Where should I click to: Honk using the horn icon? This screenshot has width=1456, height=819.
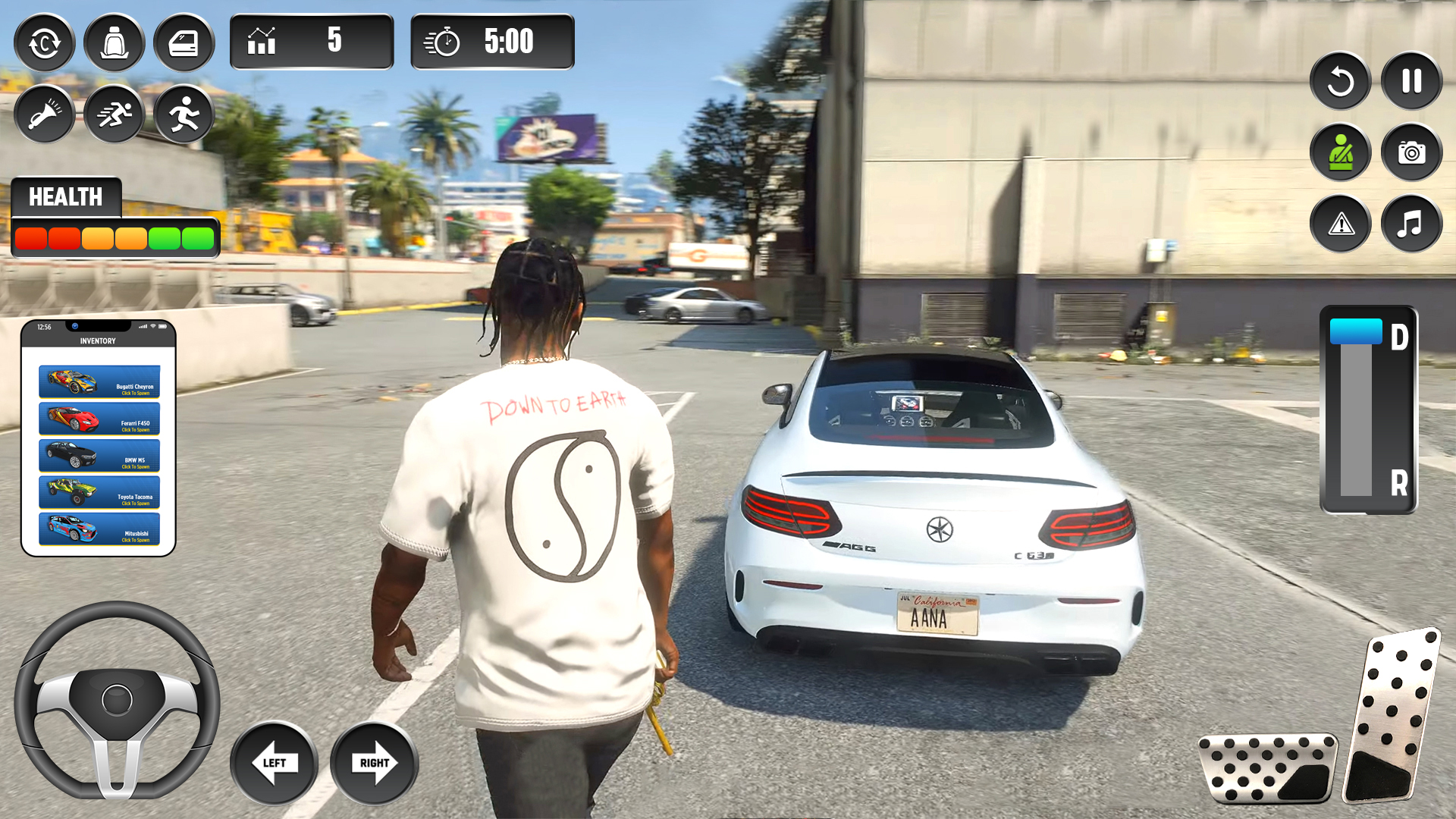[x=44, y=114]
